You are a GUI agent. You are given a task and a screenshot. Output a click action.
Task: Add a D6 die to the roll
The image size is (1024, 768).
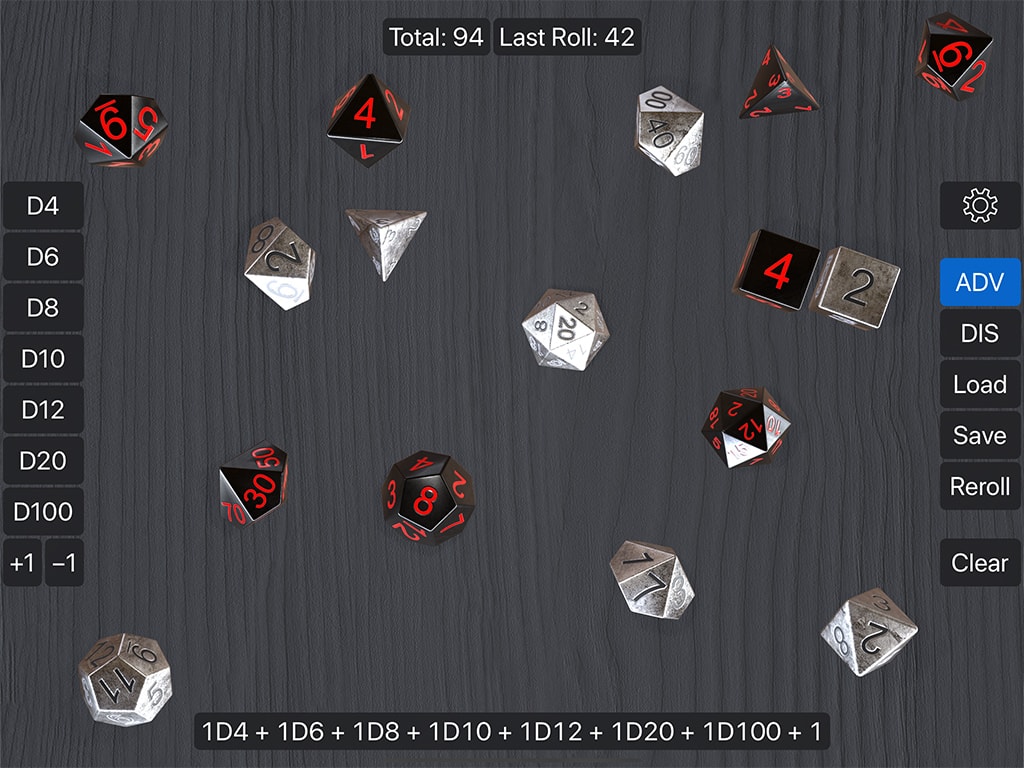point(43,257)
